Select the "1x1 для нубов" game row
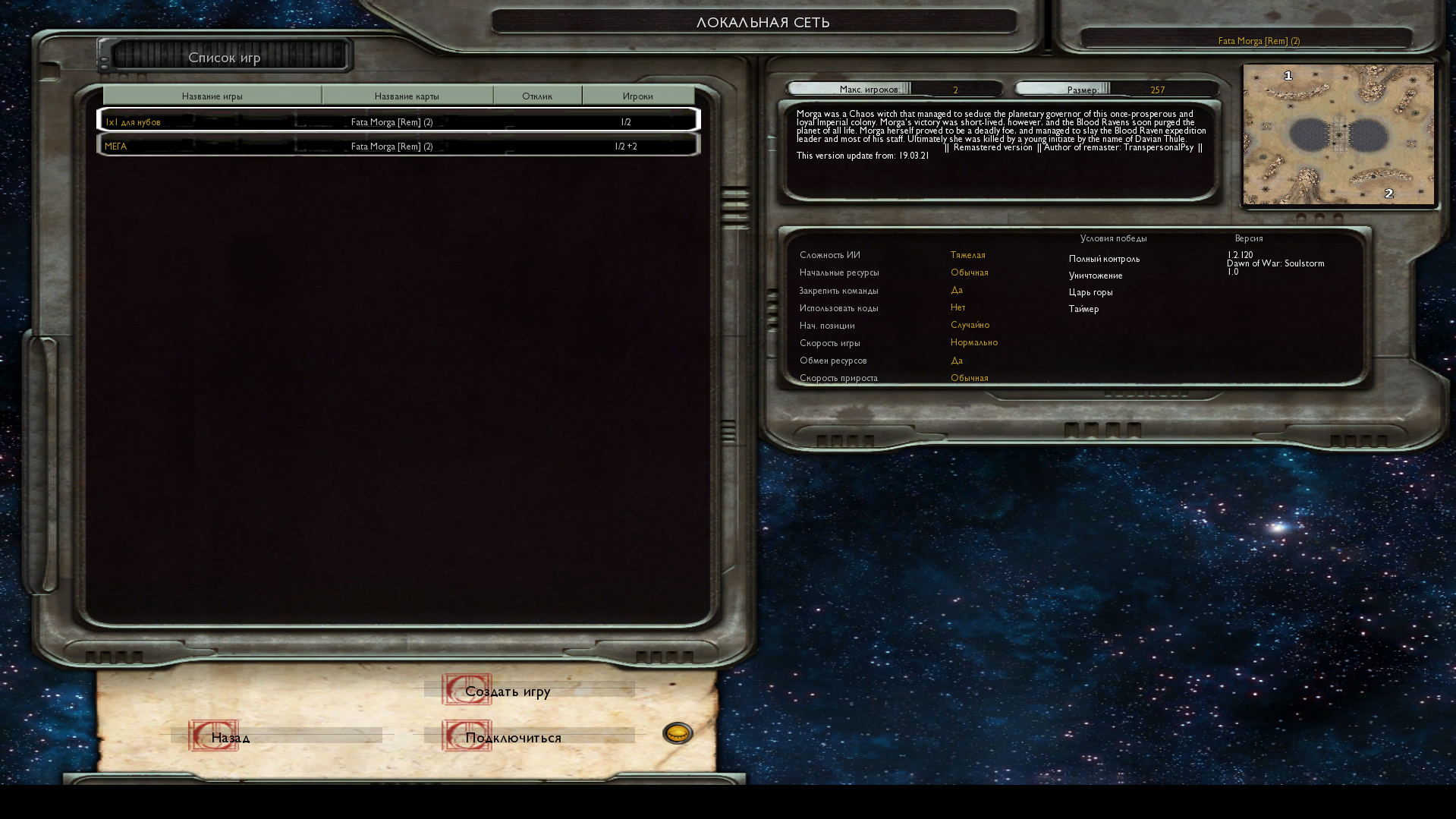 click(398, 121)
